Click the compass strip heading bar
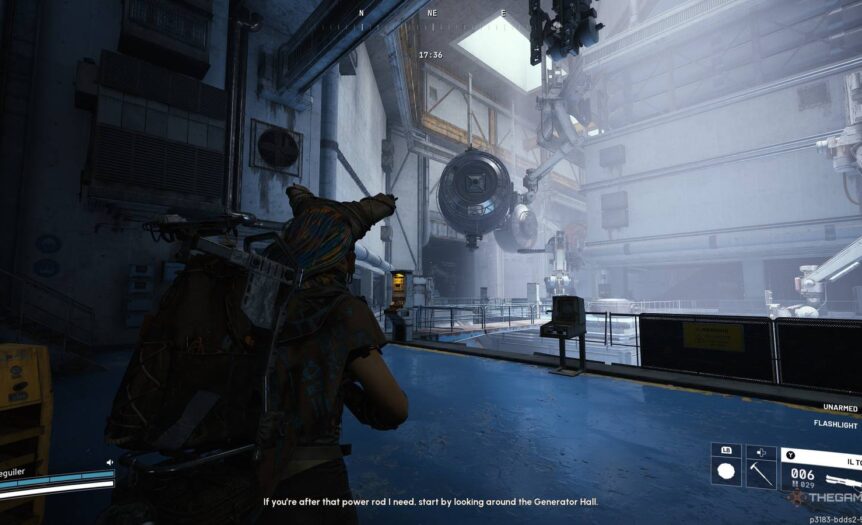The image size is (862, 525). point(431,13)
